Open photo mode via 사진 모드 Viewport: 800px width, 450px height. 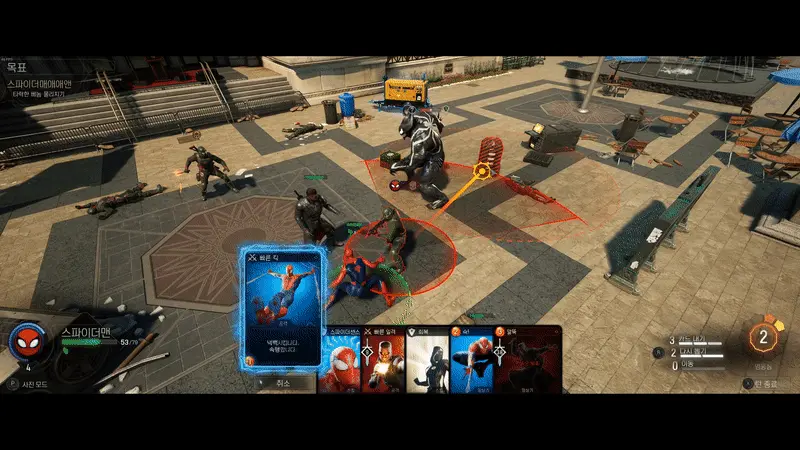coord(36,383)
